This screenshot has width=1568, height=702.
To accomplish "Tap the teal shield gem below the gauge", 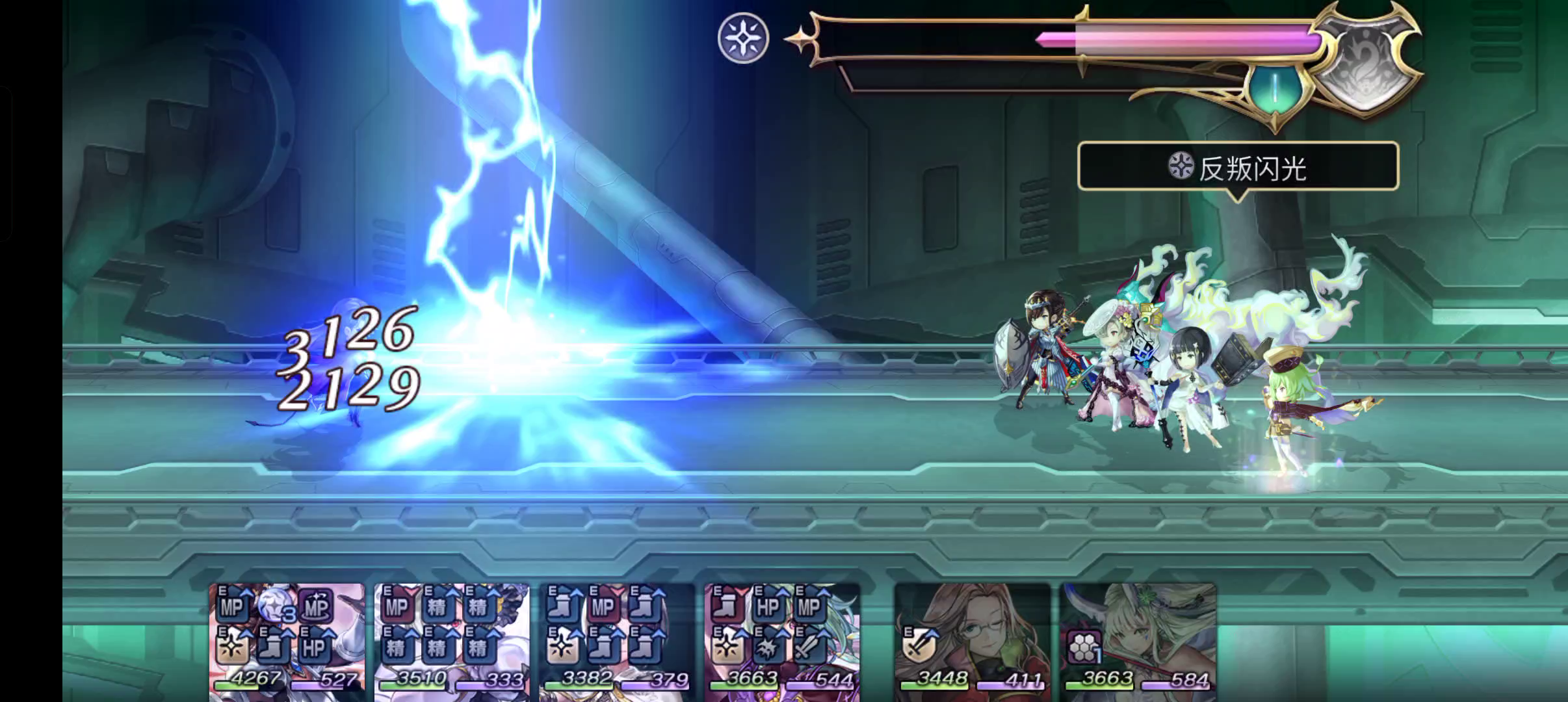I will click(x=1275, y=88).
